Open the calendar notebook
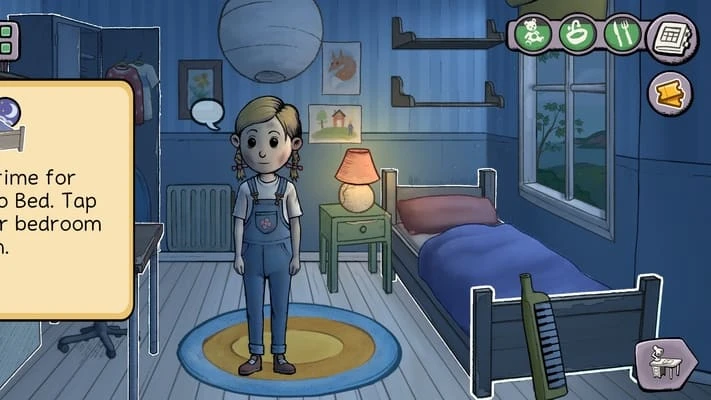Screen dimensions: 711x400 tap(671, 38)
